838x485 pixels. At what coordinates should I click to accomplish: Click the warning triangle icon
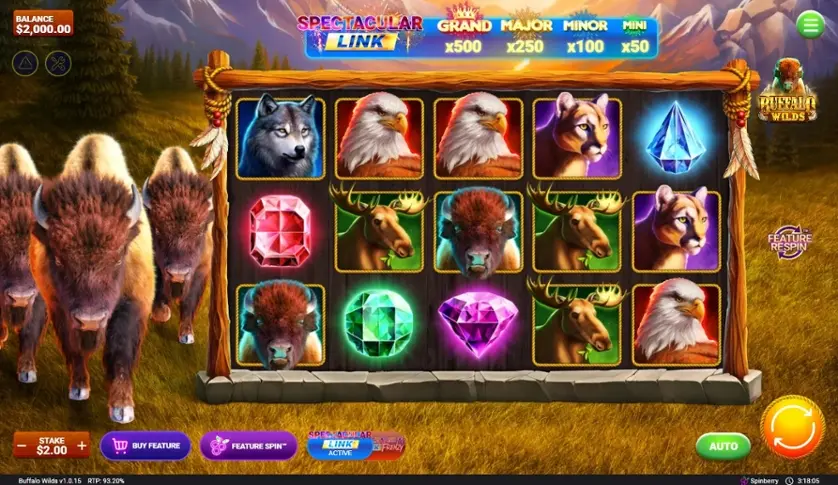click(25, 63)
